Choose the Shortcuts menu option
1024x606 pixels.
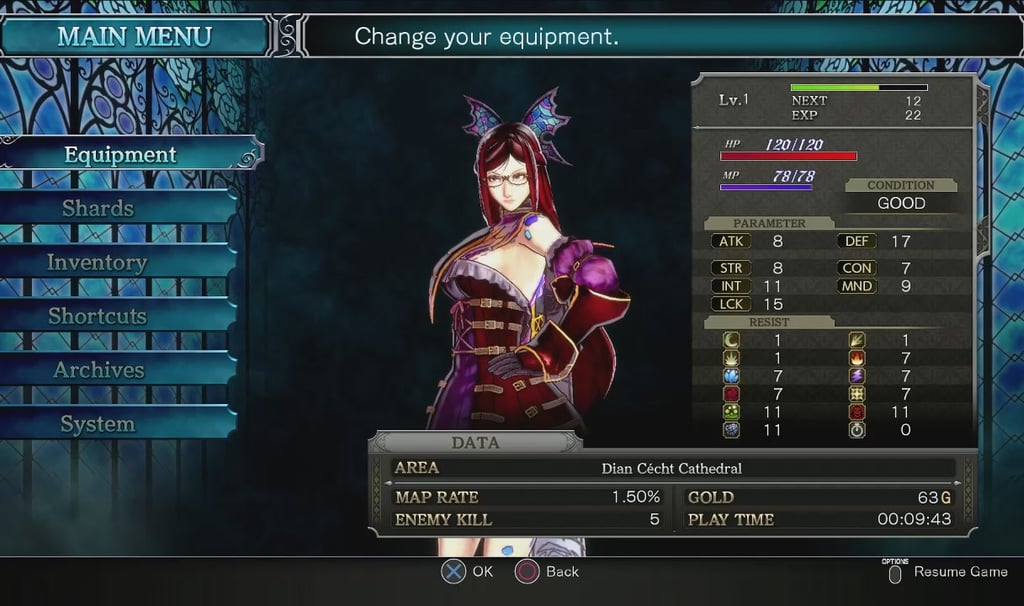point(97,316)
